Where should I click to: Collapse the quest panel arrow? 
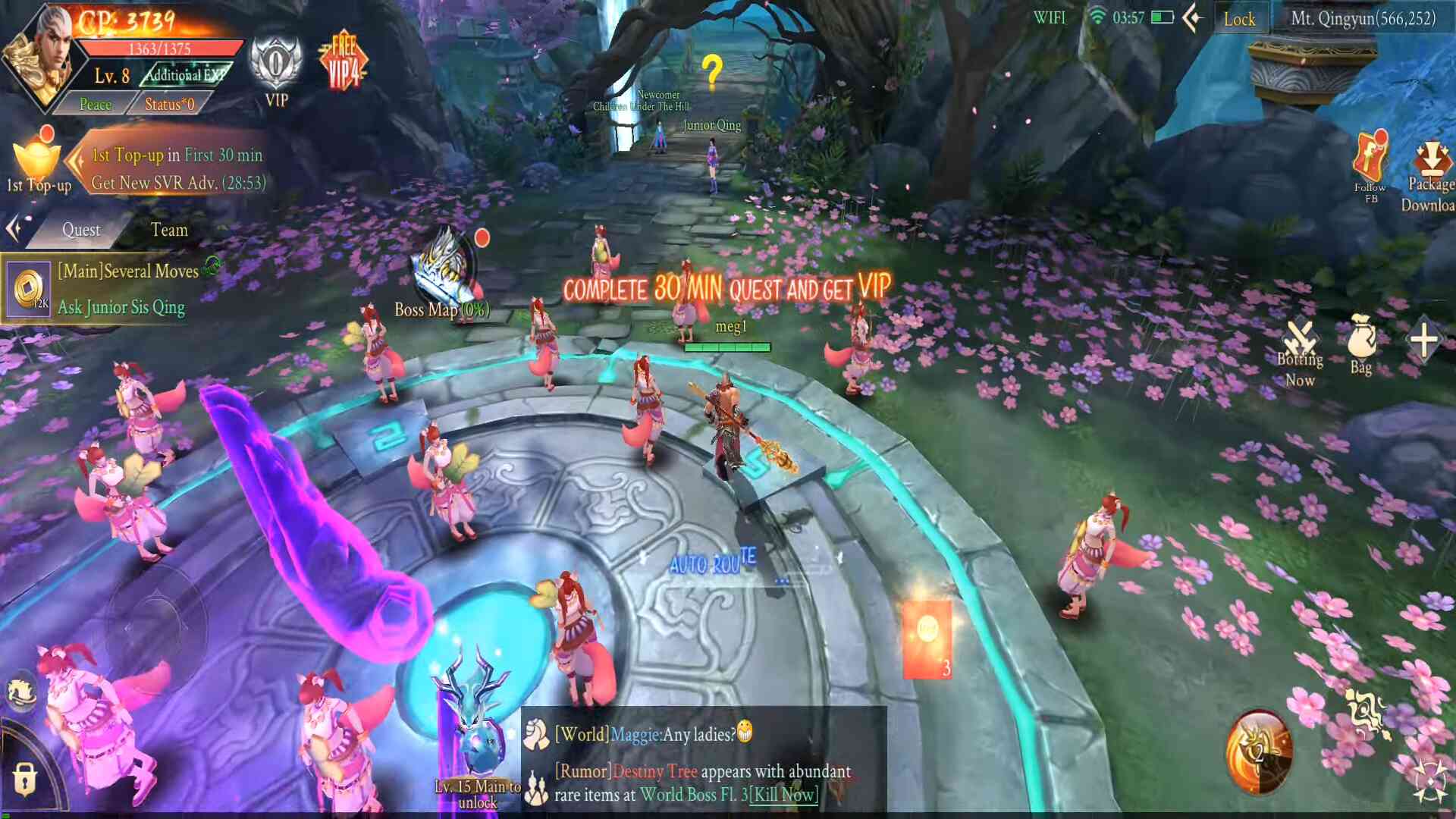14,228
